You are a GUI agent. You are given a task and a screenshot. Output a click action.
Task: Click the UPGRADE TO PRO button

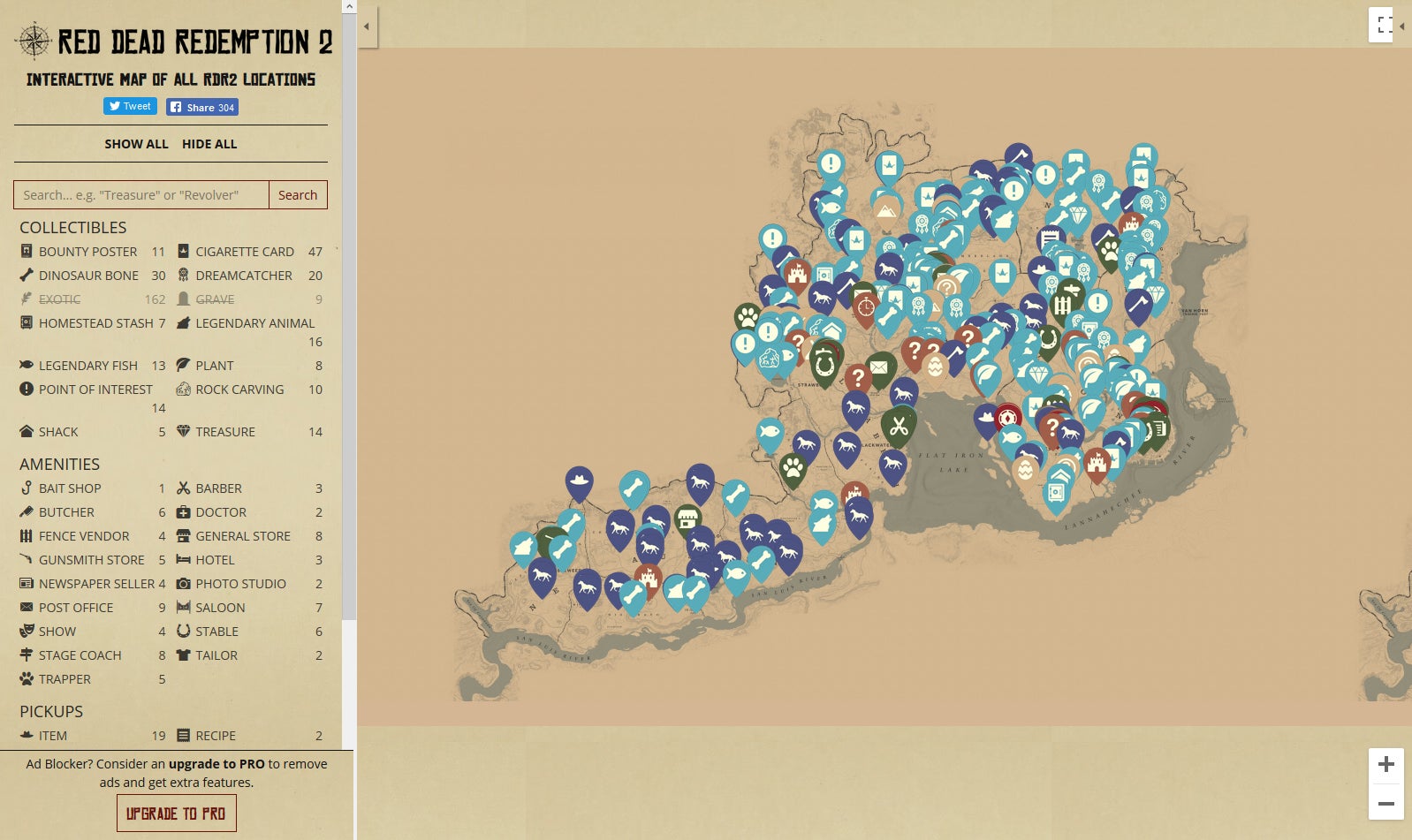pos(176,812)
